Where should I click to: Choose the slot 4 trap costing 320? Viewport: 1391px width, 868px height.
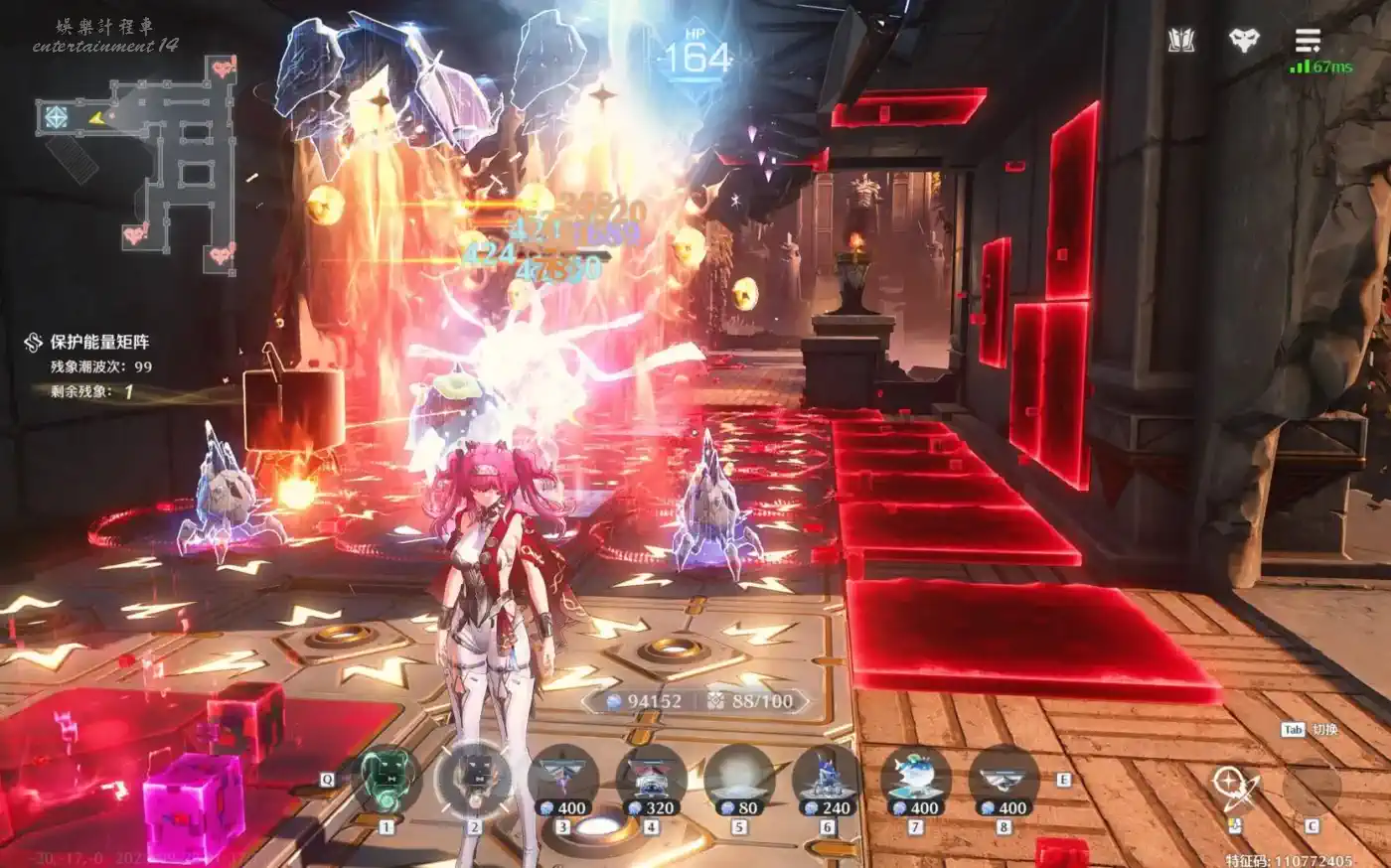tap(651, 781)
